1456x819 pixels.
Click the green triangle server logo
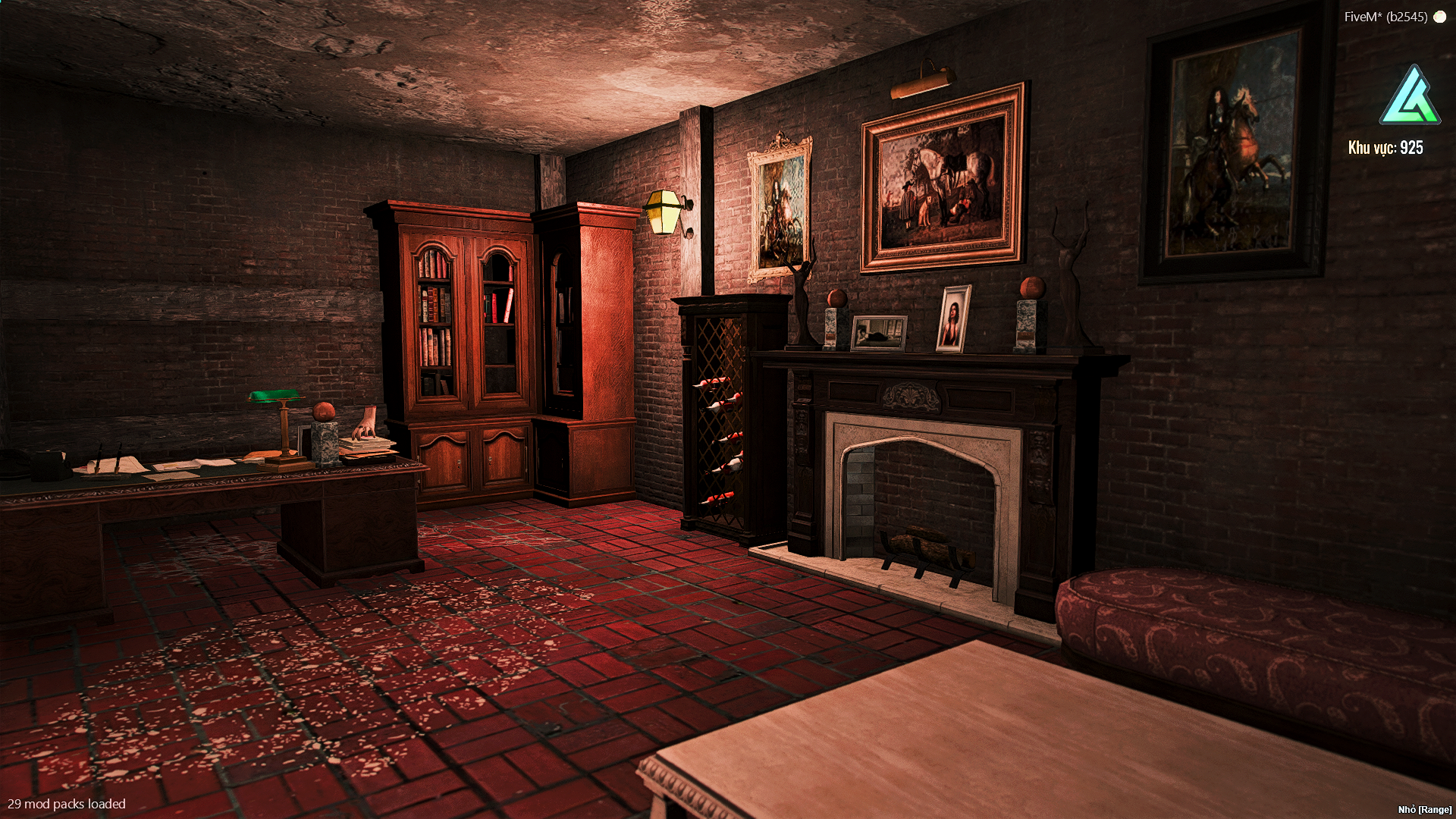[1409, 96]
